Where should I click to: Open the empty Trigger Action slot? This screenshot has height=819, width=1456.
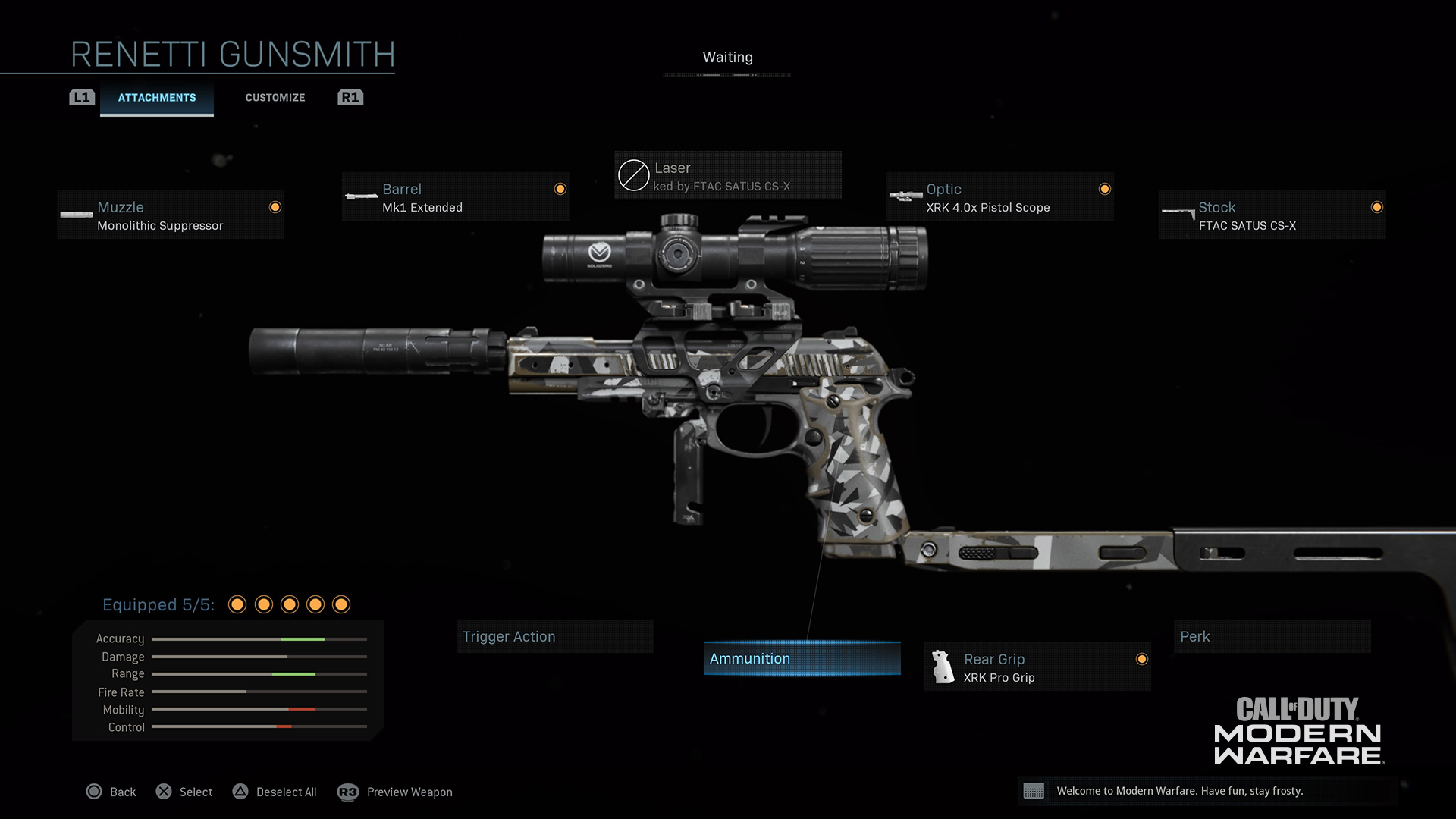coord(554,637)
